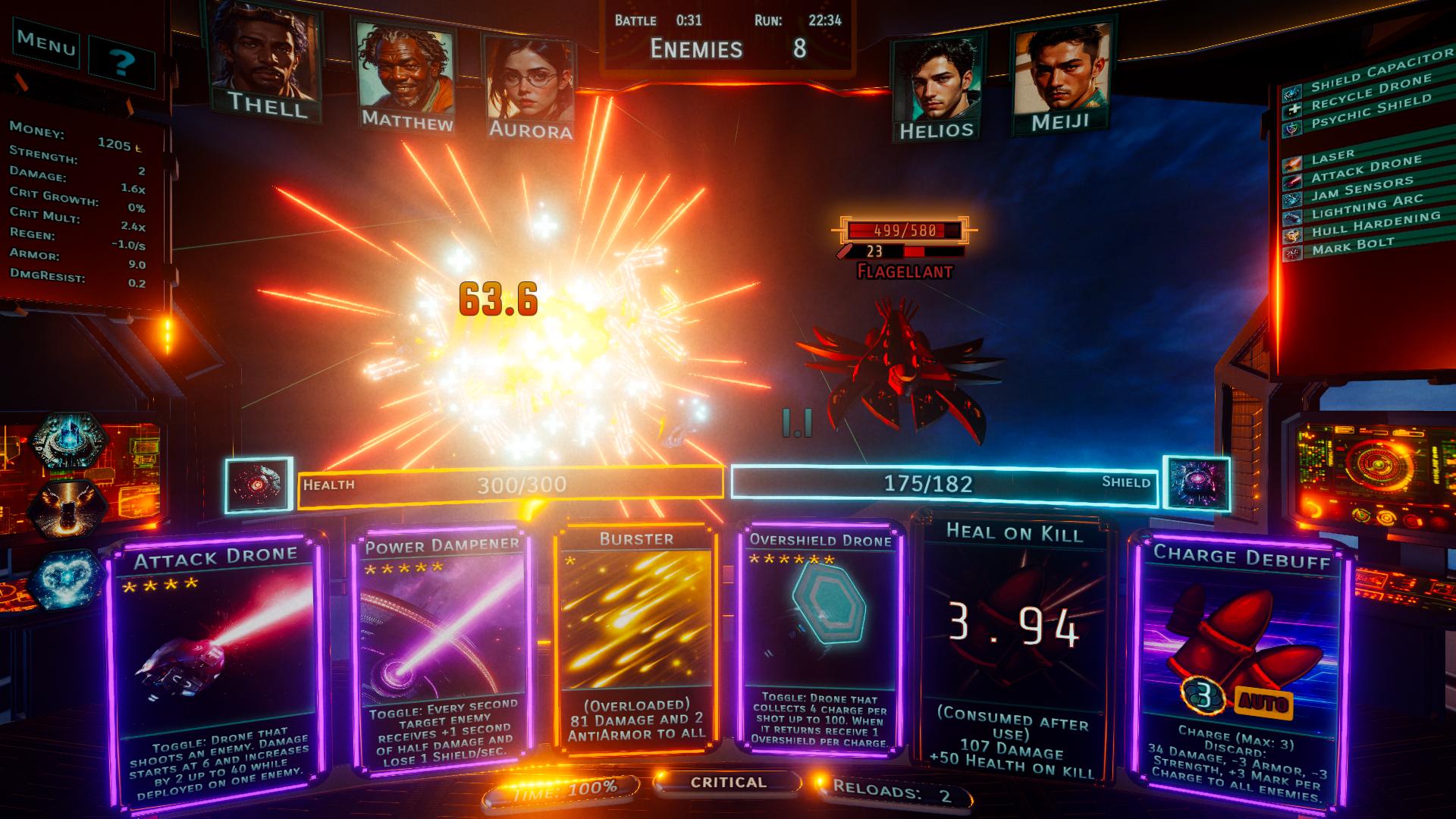Viewport: 1456px width, 819px height.
Task: Click the icon beside the Shield bar
Action: point(1197,483)
